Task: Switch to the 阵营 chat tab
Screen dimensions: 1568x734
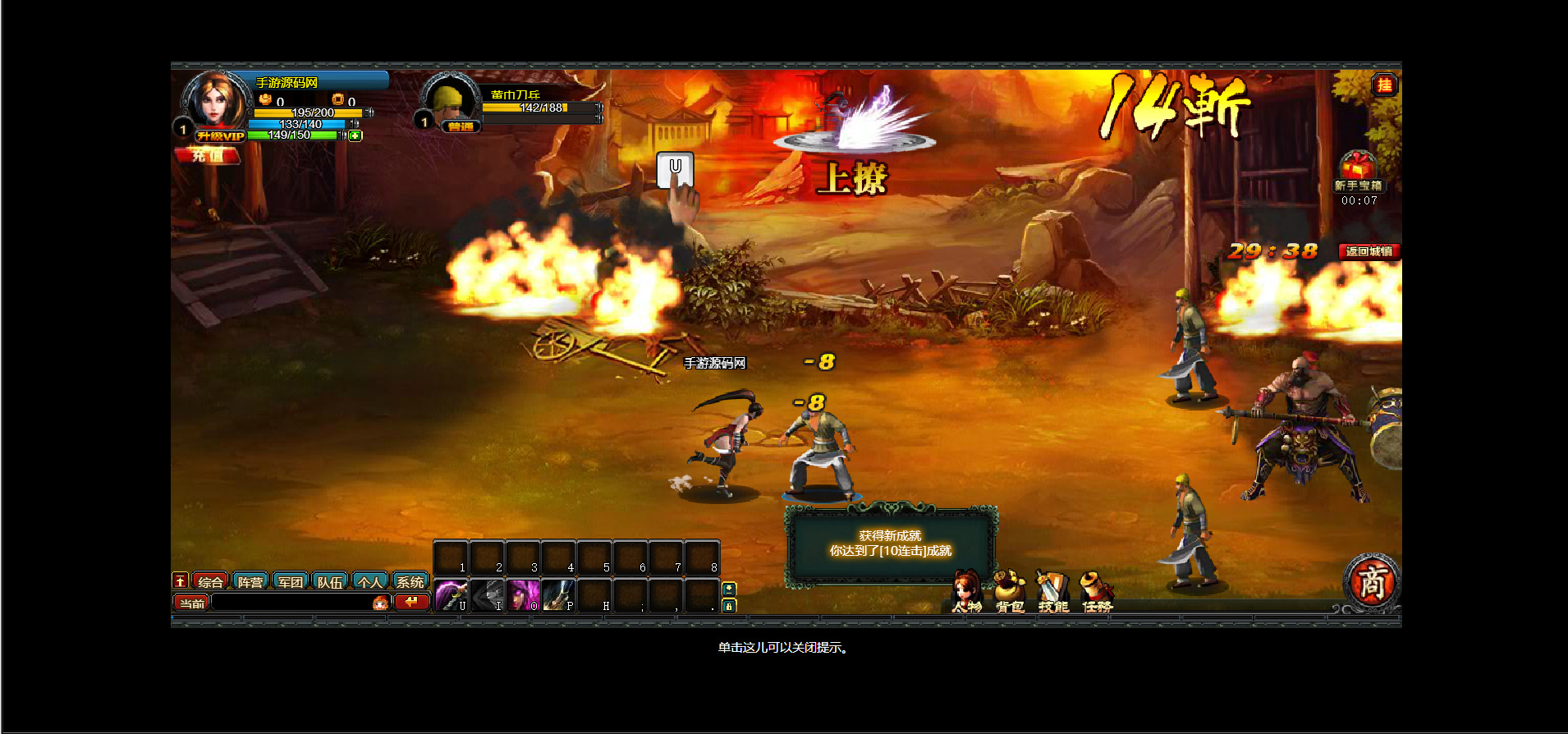Action: point(250,582)
